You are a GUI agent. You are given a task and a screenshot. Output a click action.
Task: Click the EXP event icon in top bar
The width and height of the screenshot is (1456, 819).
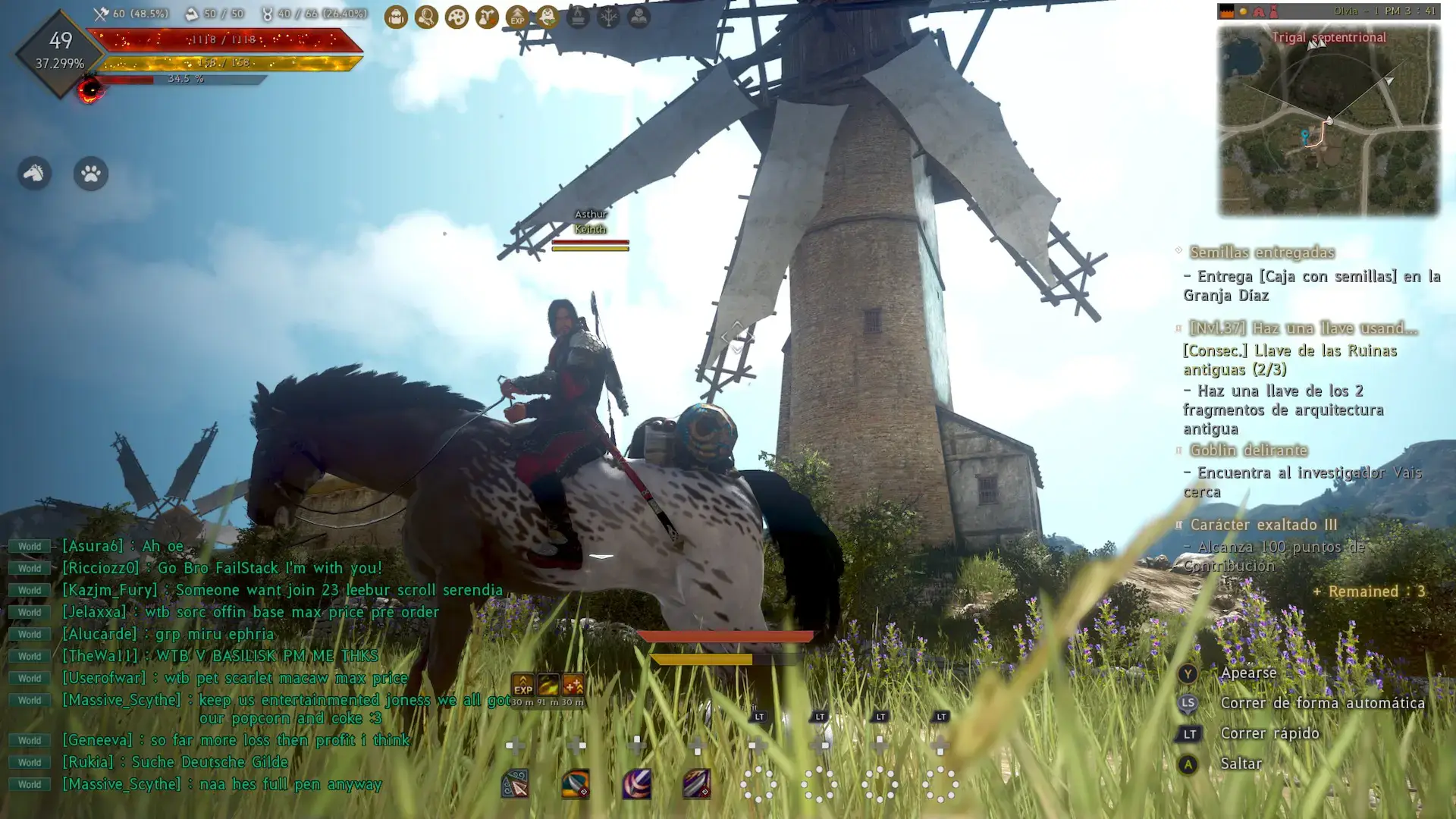(x=516, y=17)
